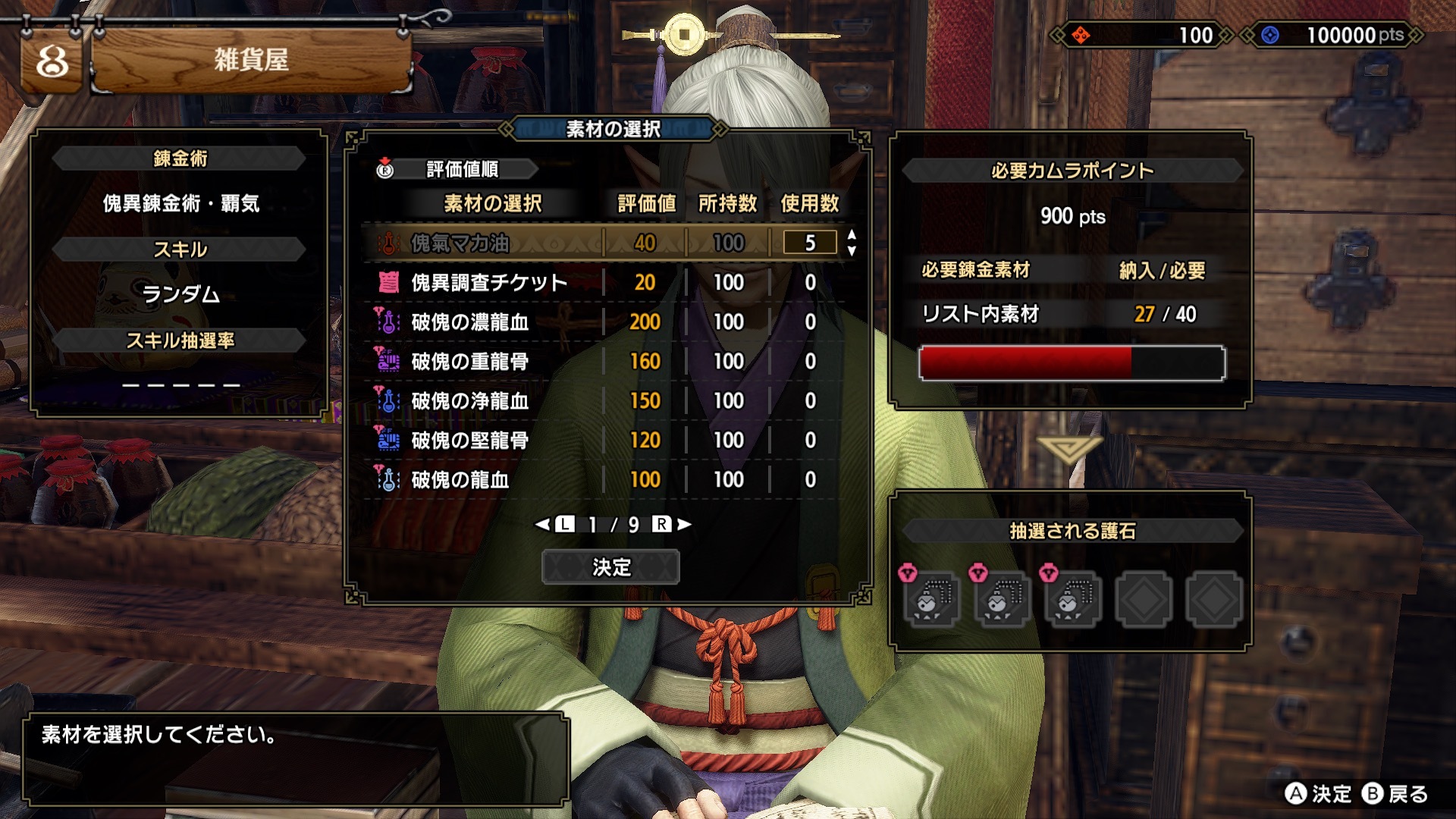Screen dimensions: 1456x819
Task: Select the 破傀の濃龍血 potion icon
Action: click(387, 322)
